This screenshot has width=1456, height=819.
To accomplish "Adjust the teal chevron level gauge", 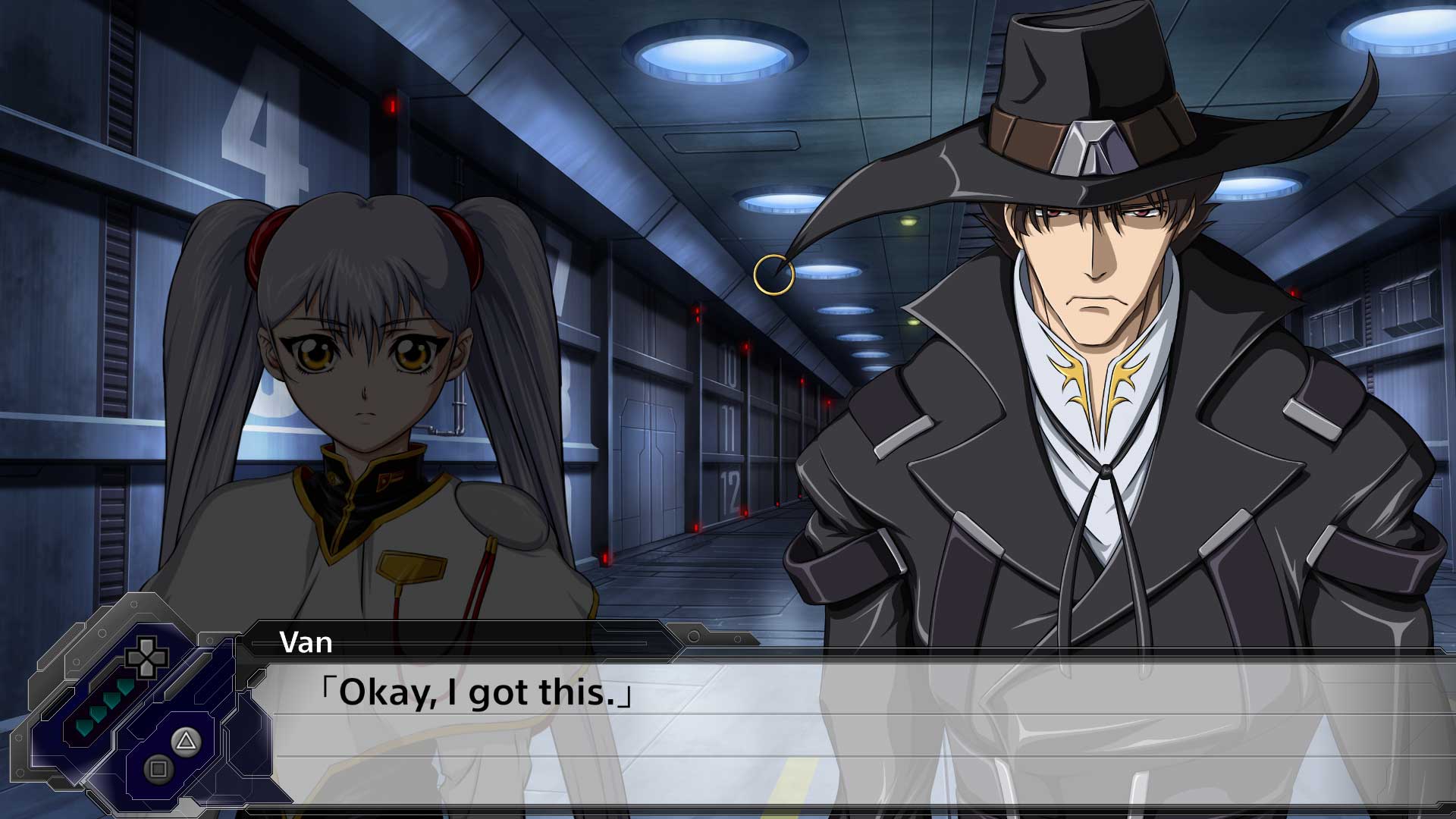I will click(104, 707).
